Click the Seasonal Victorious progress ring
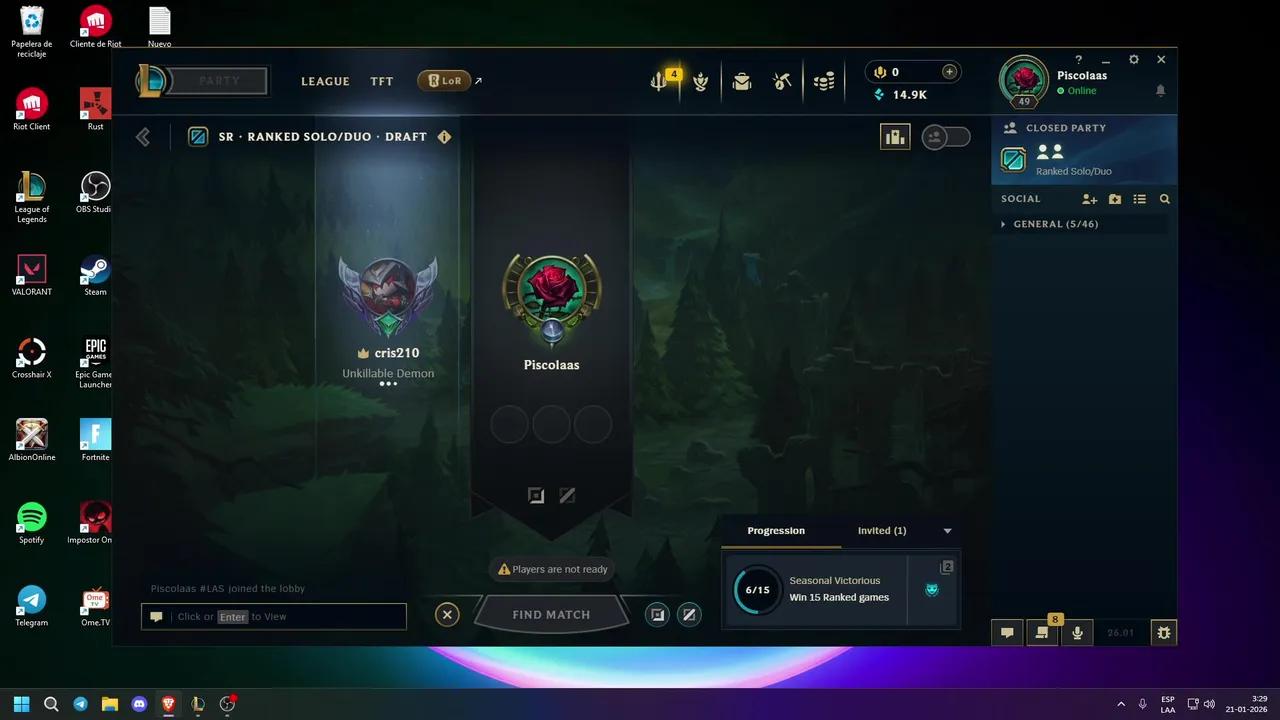1280x720 pixels. (756, 590)
